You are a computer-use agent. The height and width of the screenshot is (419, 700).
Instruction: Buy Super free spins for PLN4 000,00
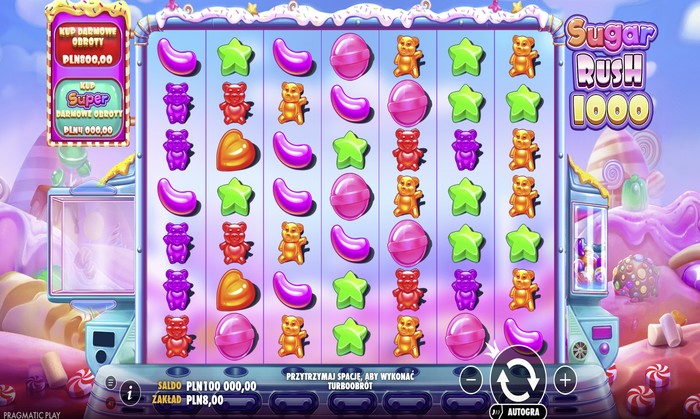89,110
